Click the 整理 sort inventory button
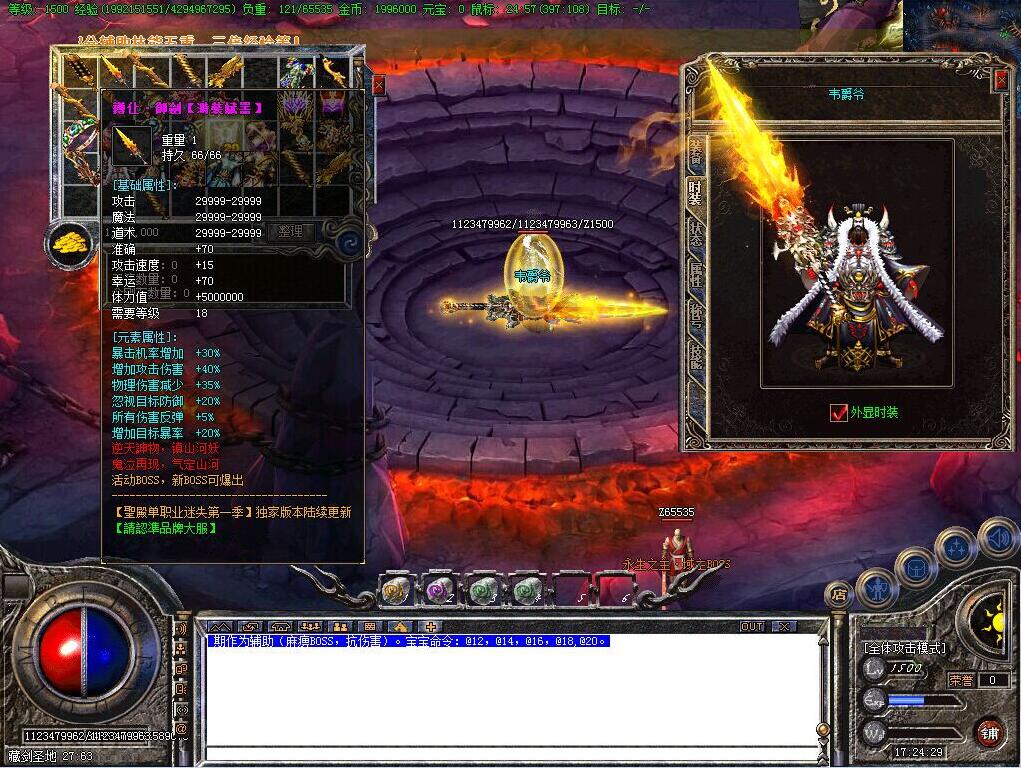 (290, 232)
